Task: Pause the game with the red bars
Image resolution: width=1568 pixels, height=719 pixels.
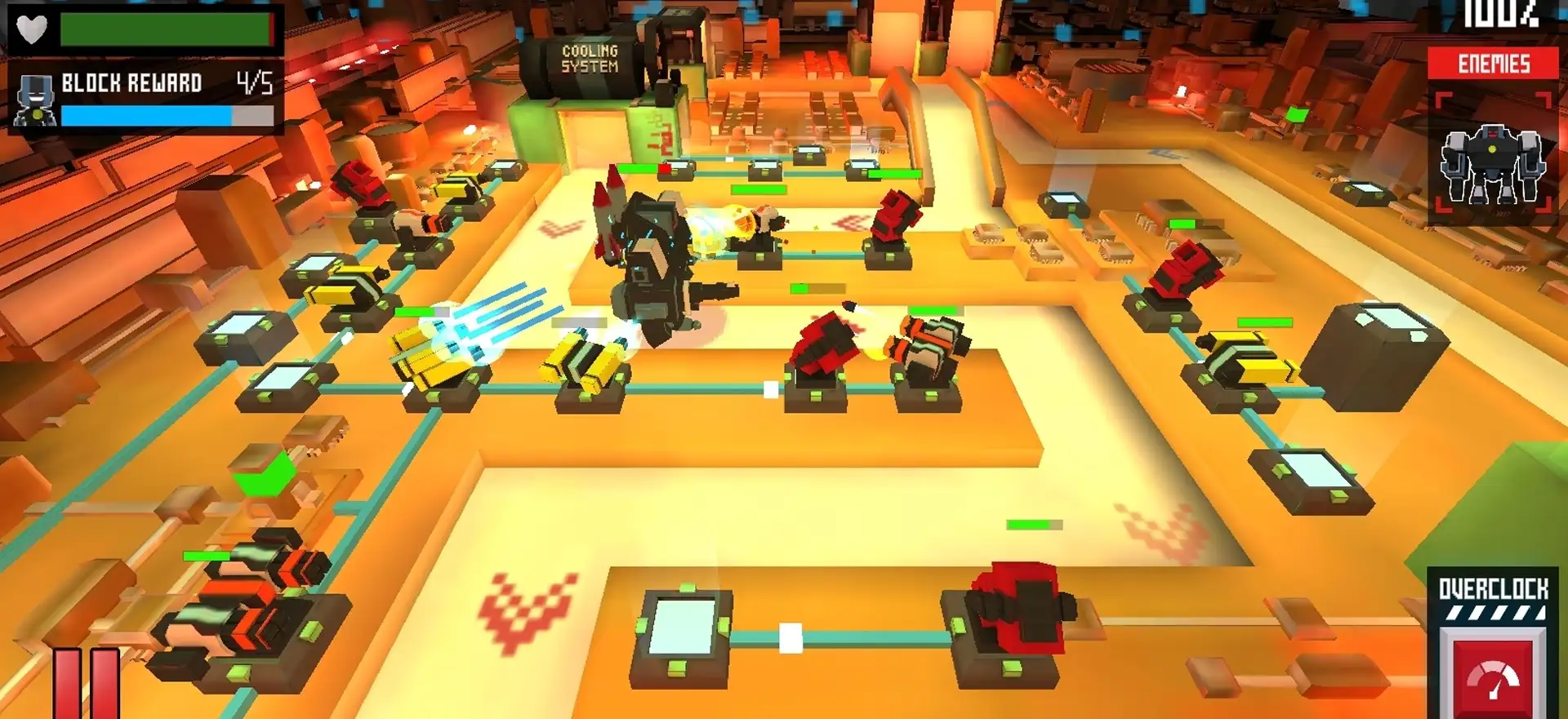Action: tap(87, 684)
